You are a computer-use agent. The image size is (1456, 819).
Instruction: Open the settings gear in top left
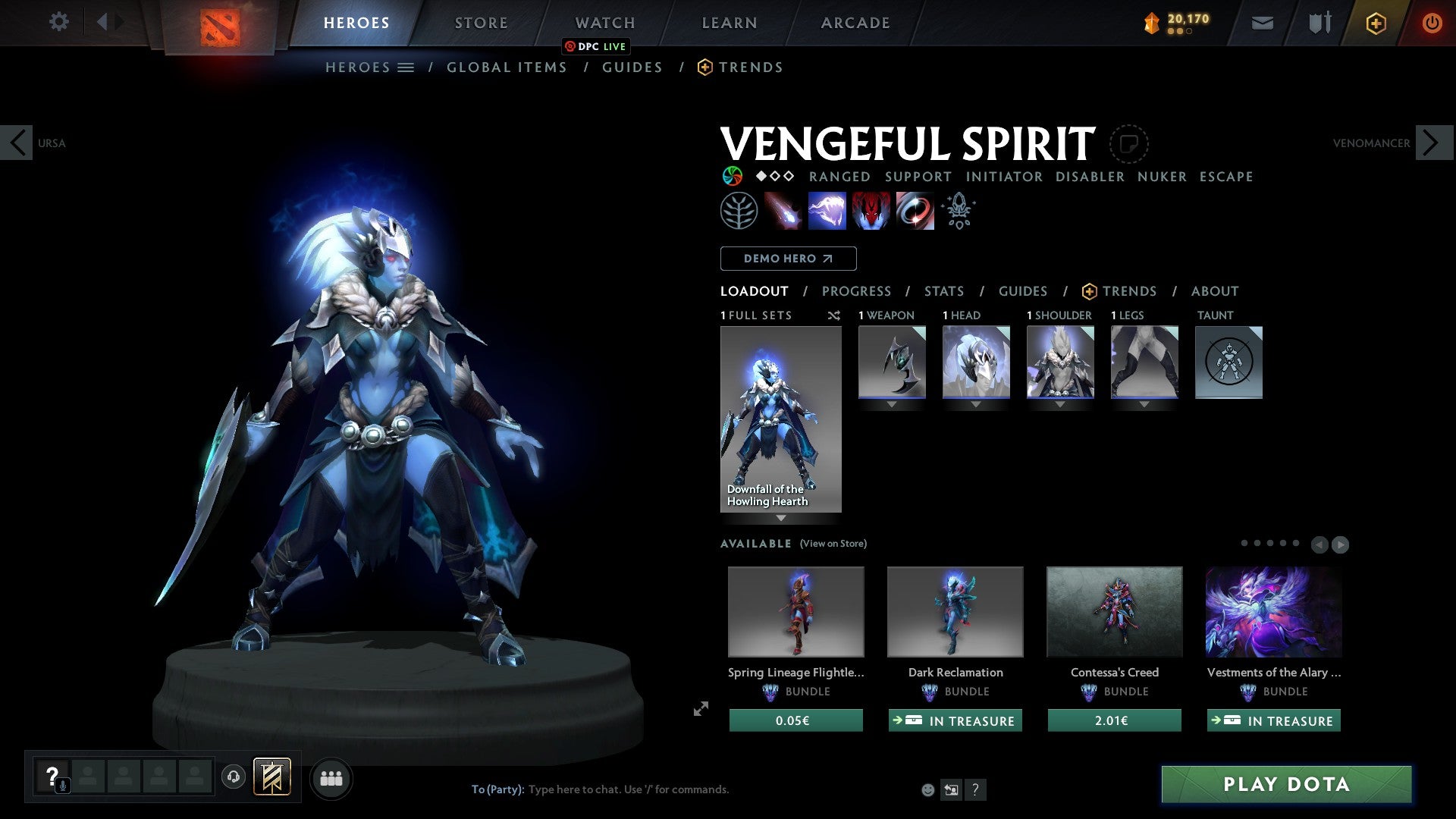click(x=58, y=22)
